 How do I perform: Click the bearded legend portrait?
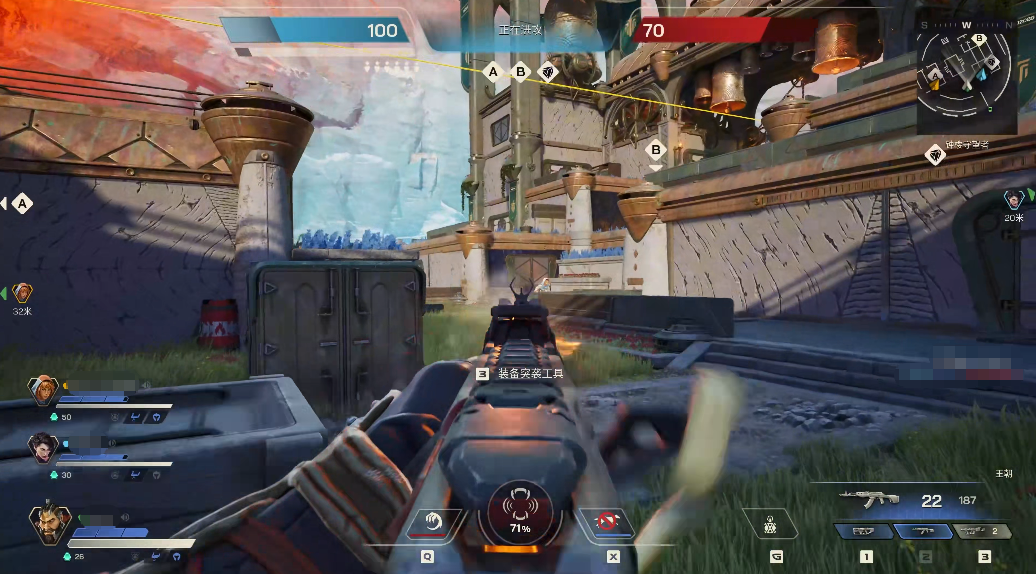click(48, 524)
